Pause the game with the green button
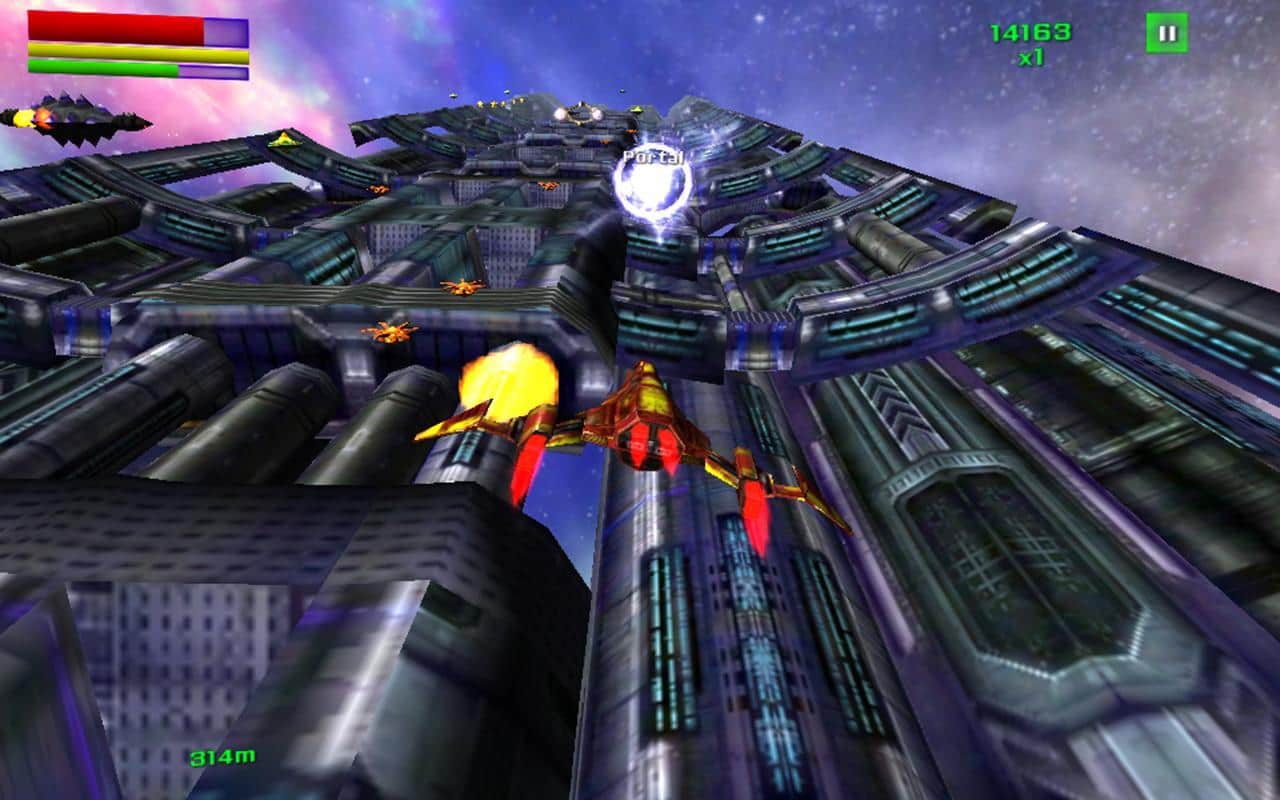 coord(1166,33)
